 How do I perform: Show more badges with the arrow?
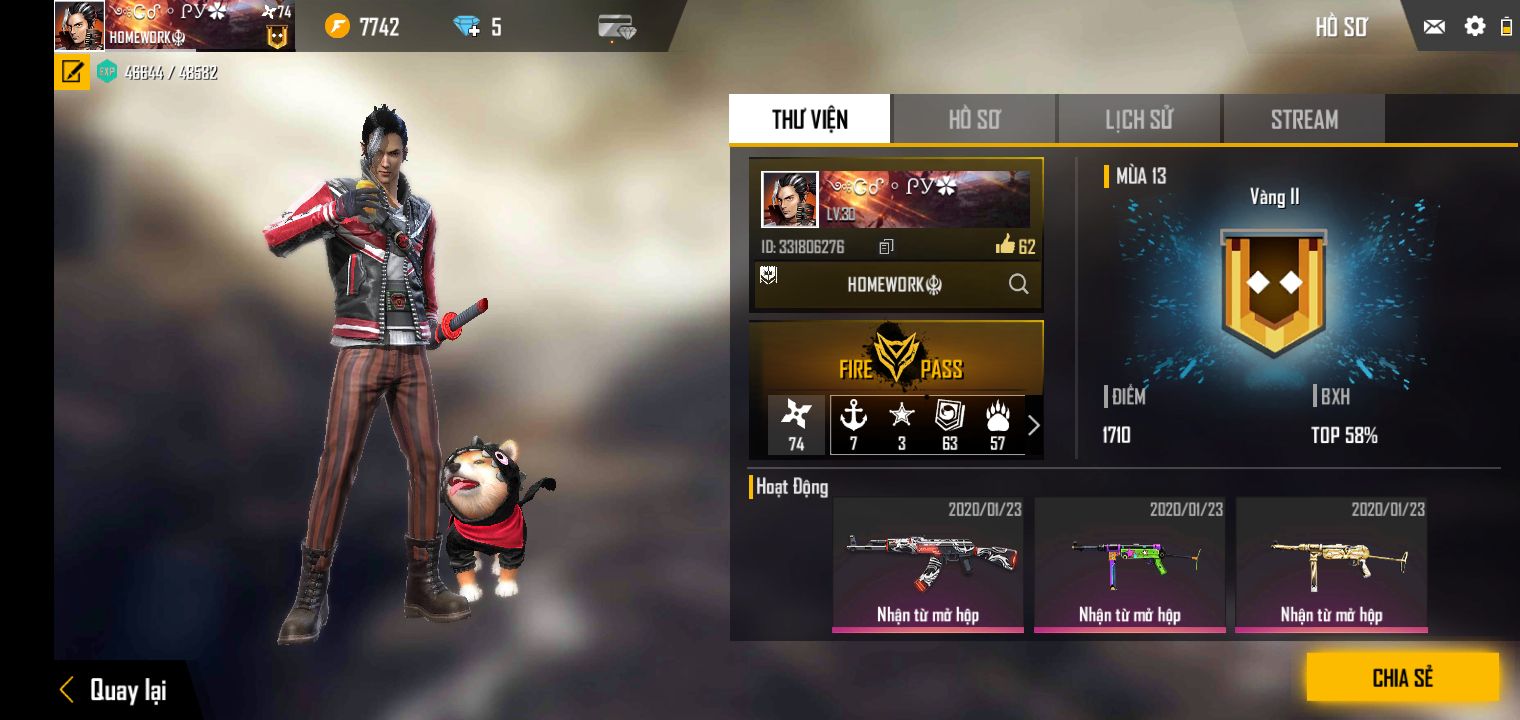[1034, 425]
